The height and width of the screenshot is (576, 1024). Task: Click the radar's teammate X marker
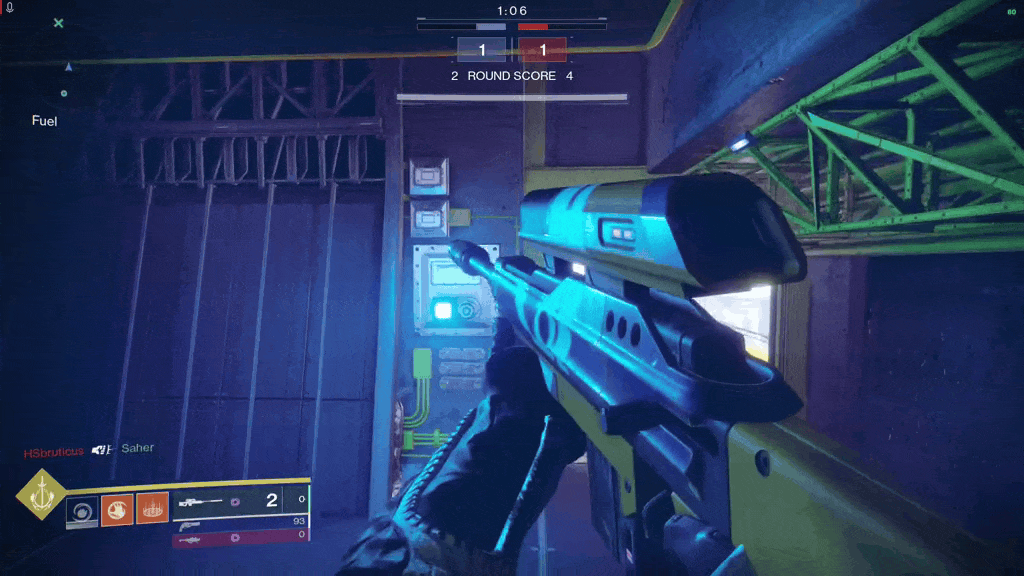(58, 23)
